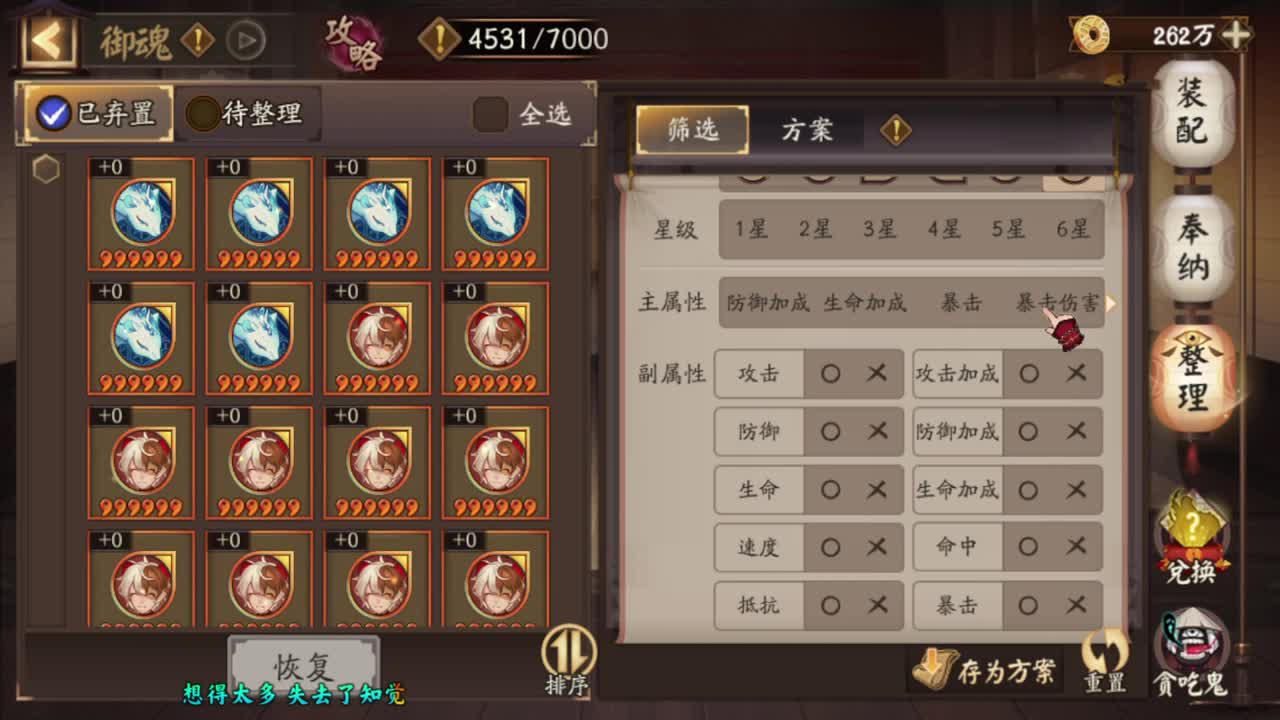Open the yellow exclamation notice beside 方案
This screenshot has width=1280, height=720.
(x=896, y=130)
